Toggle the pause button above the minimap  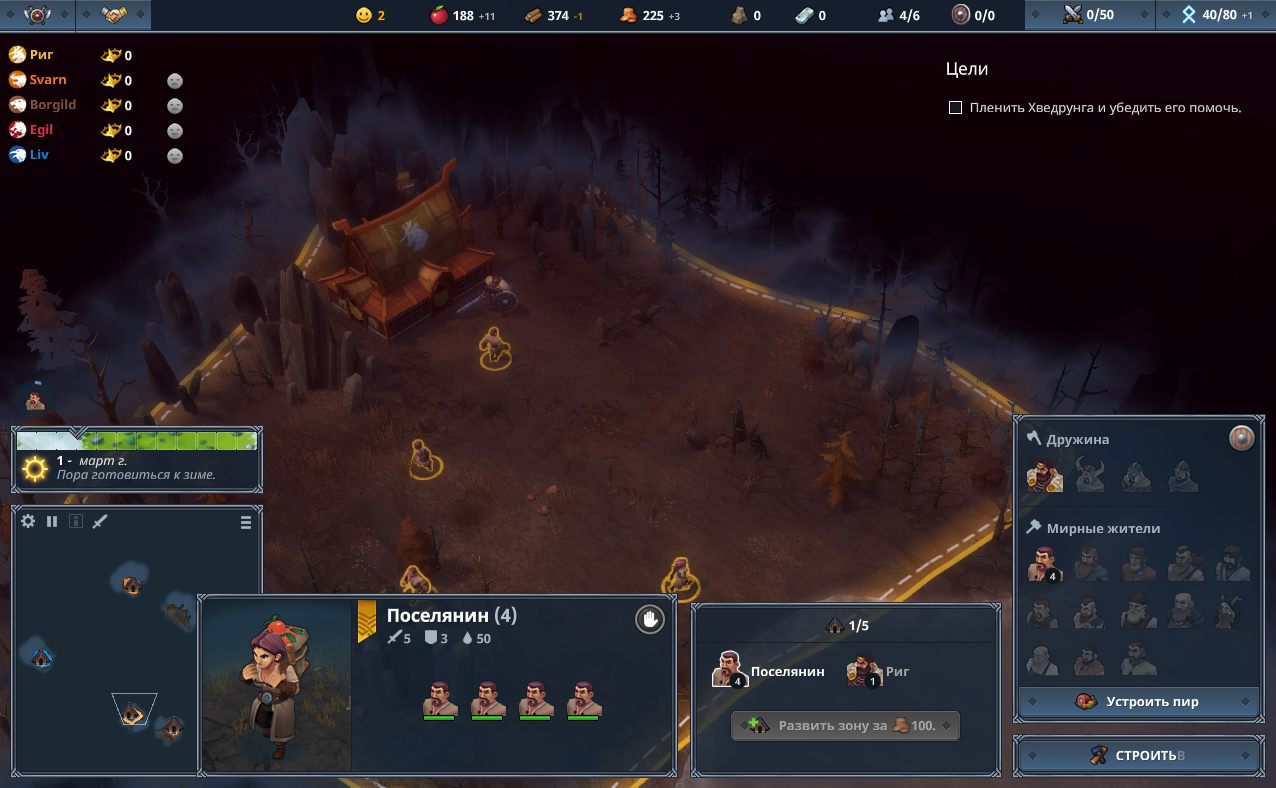tap(52, 521)
